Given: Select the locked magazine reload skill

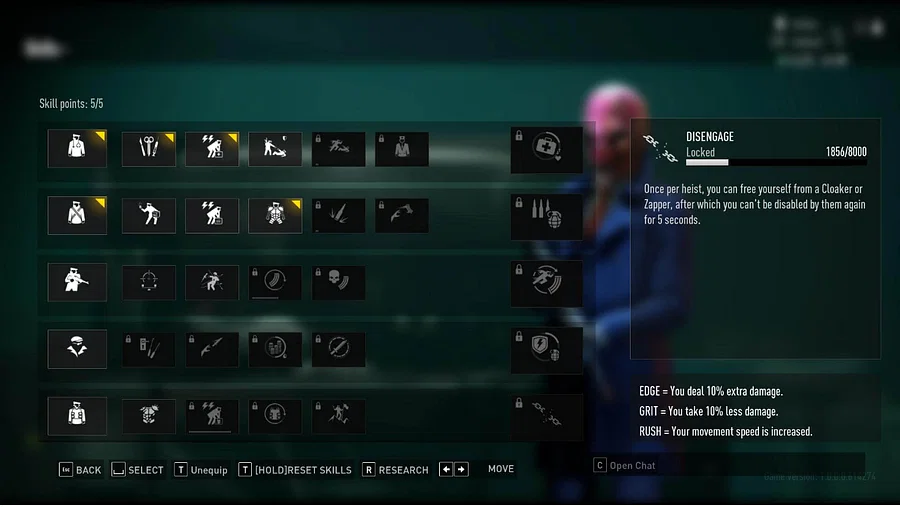Looking at the screenshot, I should pyautogui.click(x=275, y=283).
